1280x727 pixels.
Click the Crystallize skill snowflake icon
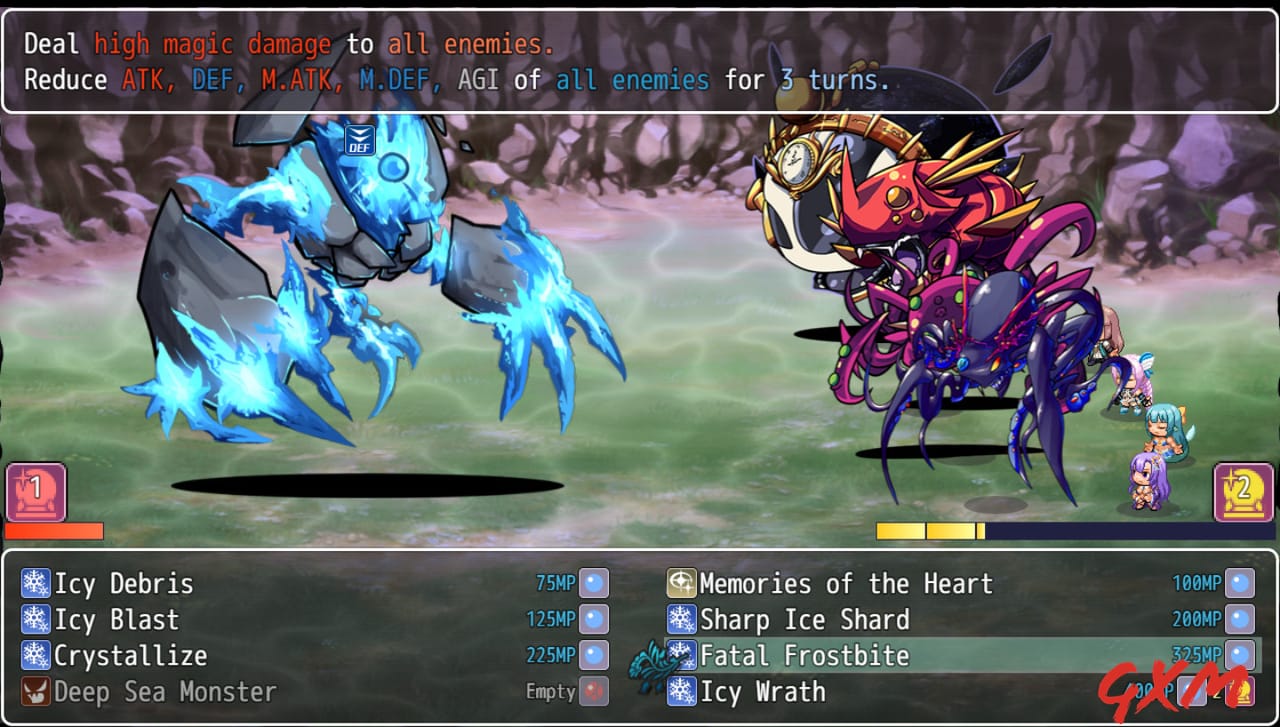click(x=34, y=656)
